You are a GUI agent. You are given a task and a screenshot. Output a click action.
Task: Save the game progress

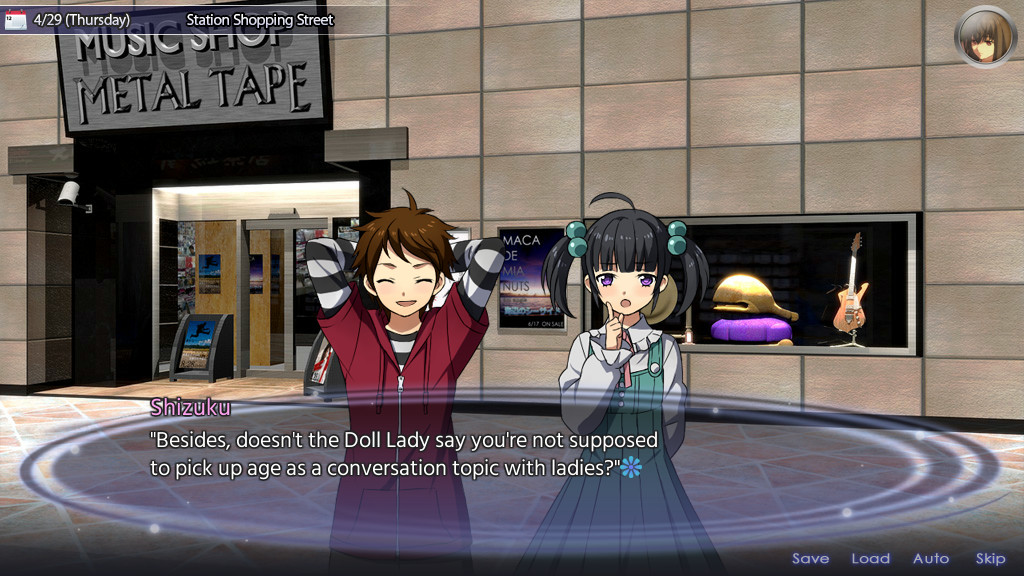(810, 559)
